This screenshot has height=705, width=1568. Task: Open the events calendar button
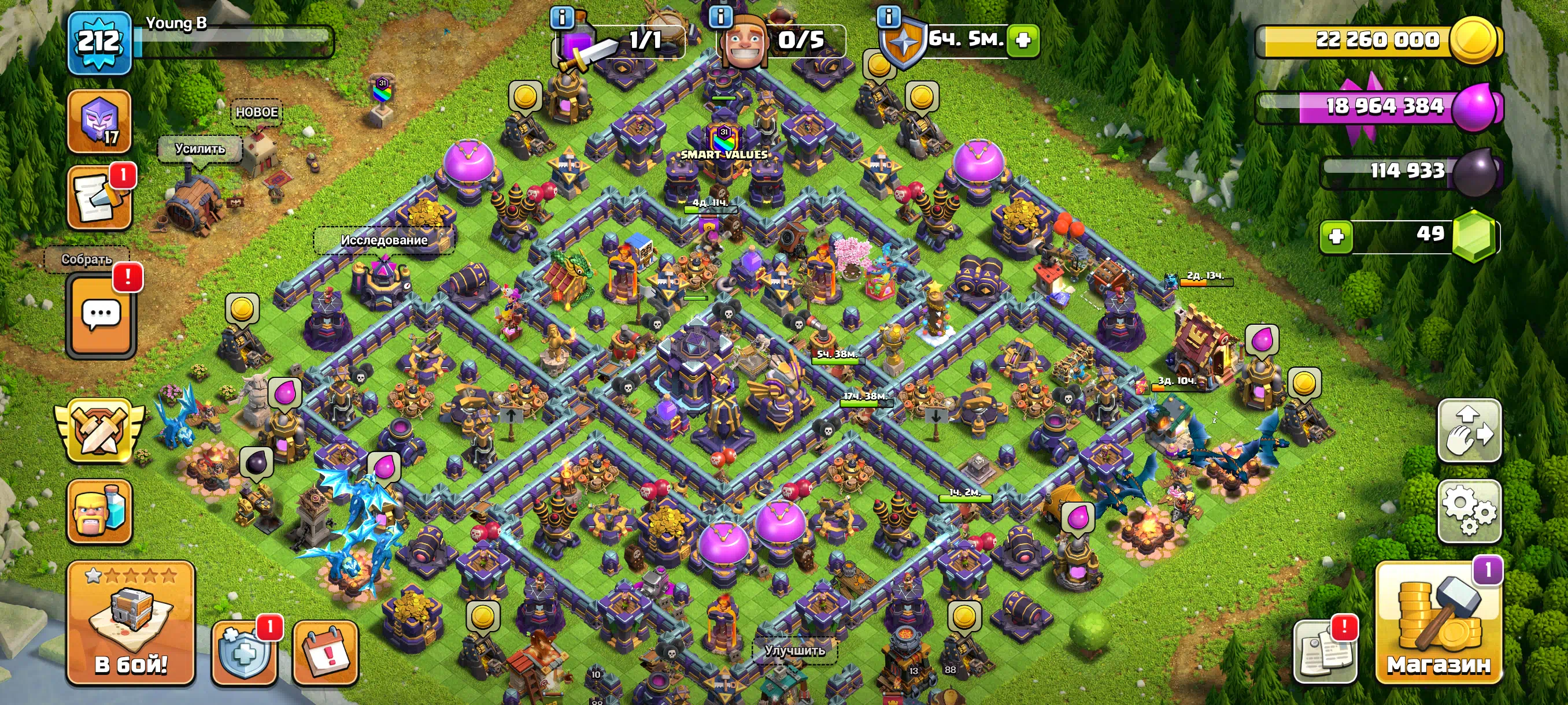tap(325, 652)
